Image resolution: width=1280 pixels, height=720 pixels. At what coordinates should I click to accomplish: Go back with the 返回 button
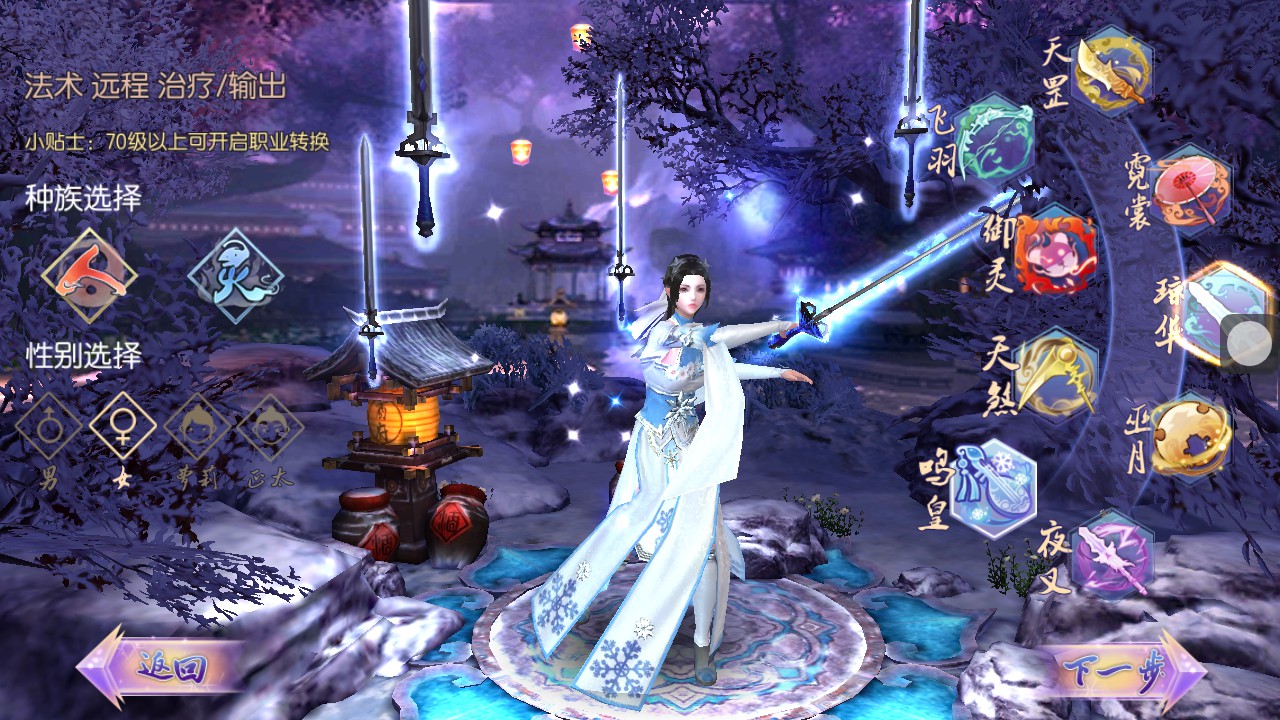coord(160,667)
